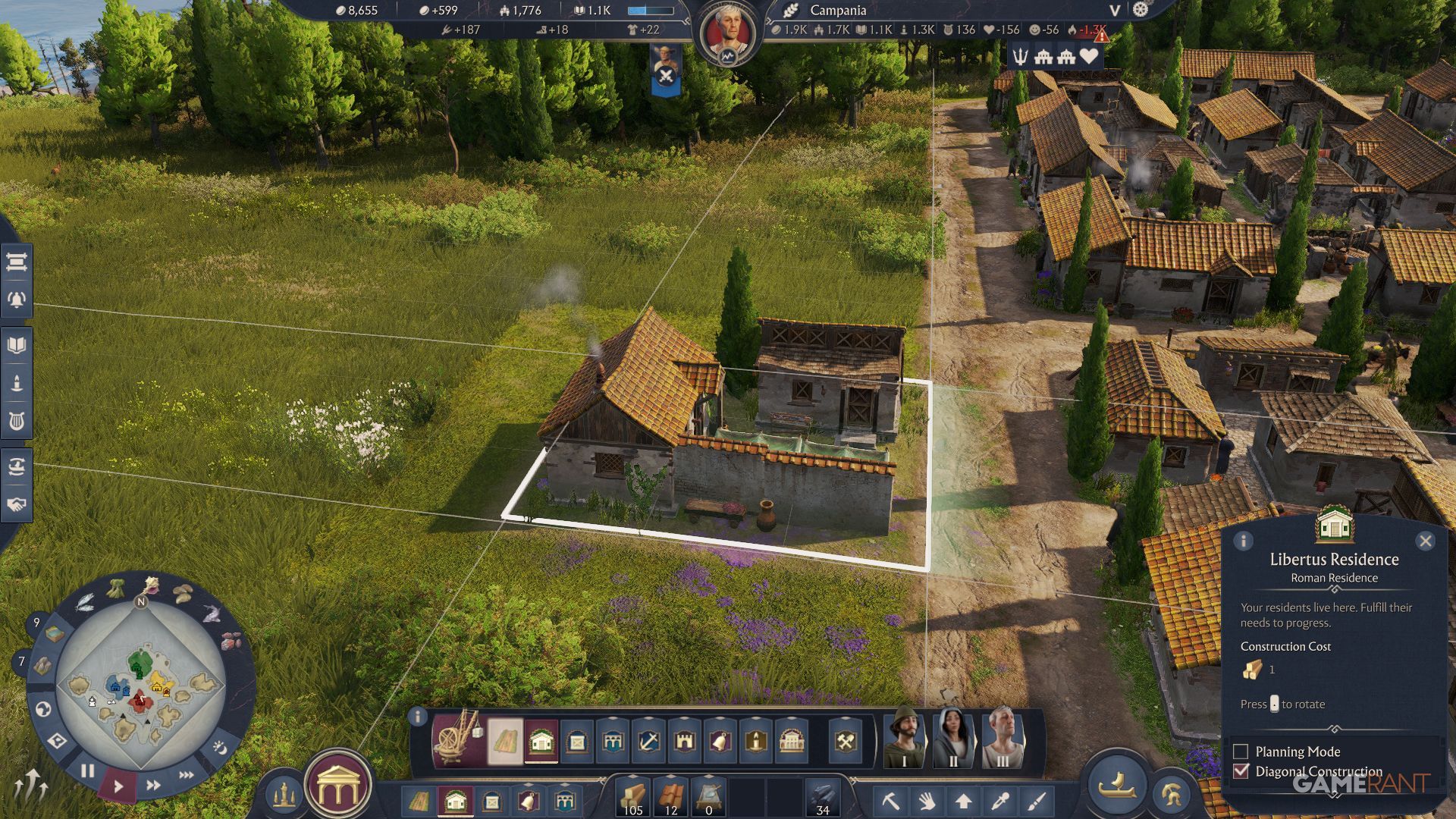Set game speed to triple fast-forward
Viewport: 1456px width, 819px height.
(x=186, y=775)
